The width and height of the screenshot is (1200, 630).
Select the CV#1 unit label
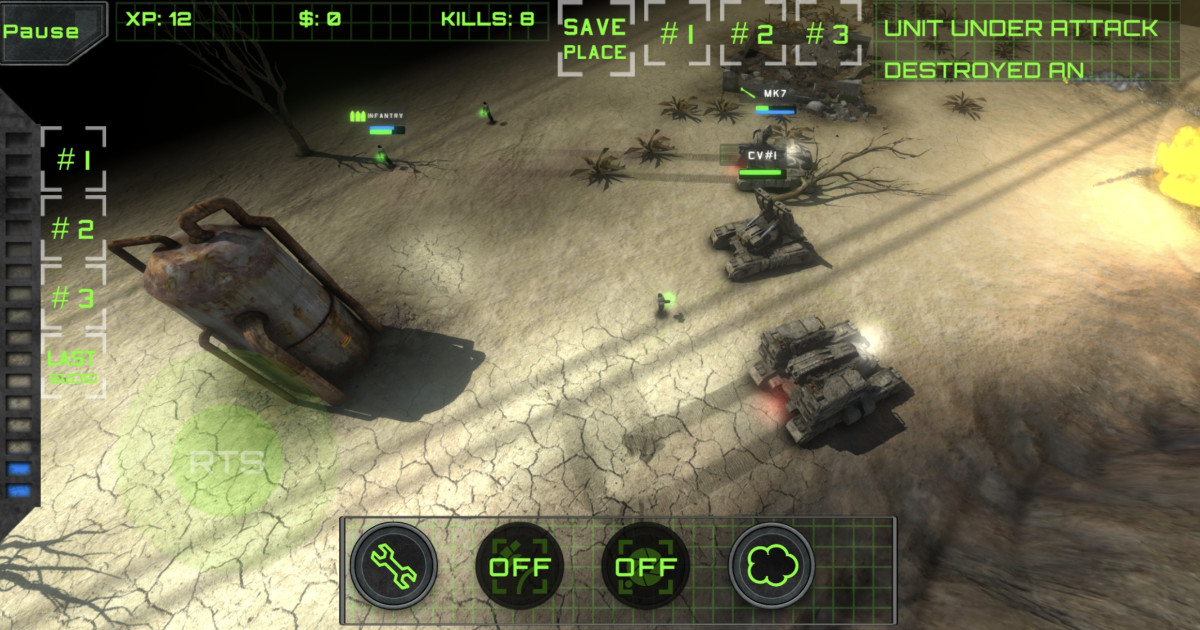(762, 156)
